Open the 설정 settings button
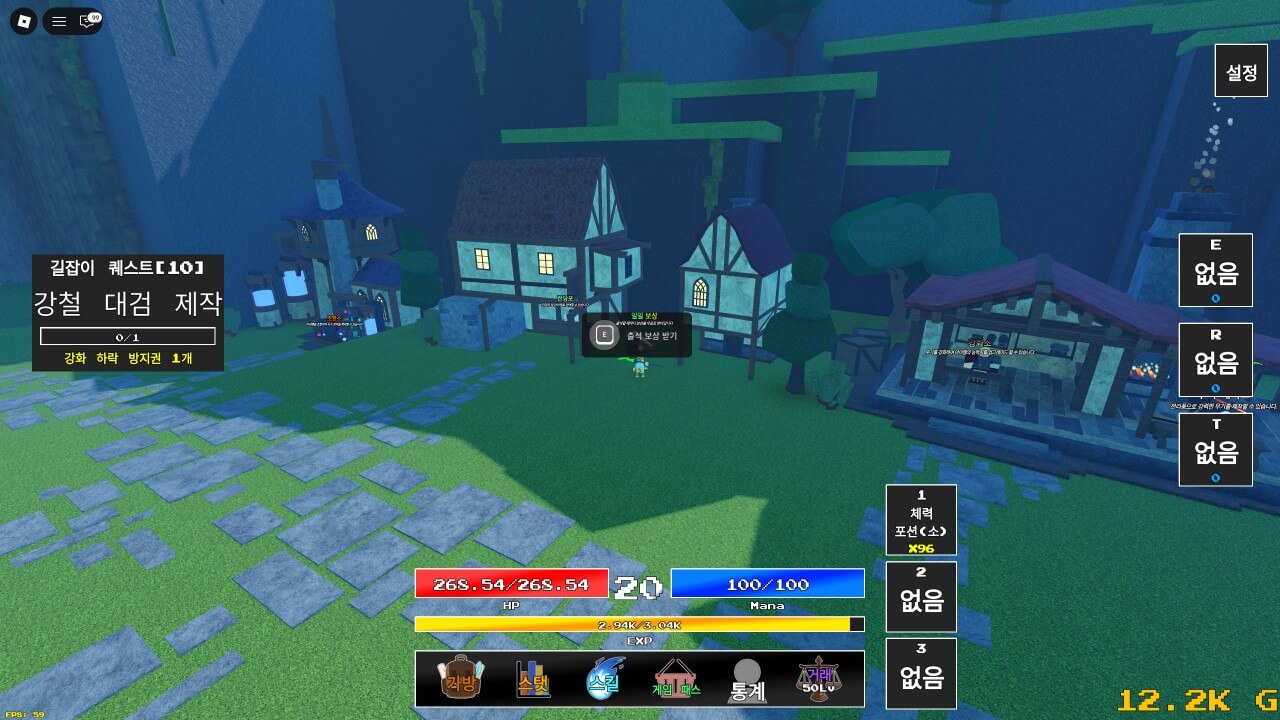Image resolution: width=1280 pixels, height=720 pixels. tap(1240, 70)
